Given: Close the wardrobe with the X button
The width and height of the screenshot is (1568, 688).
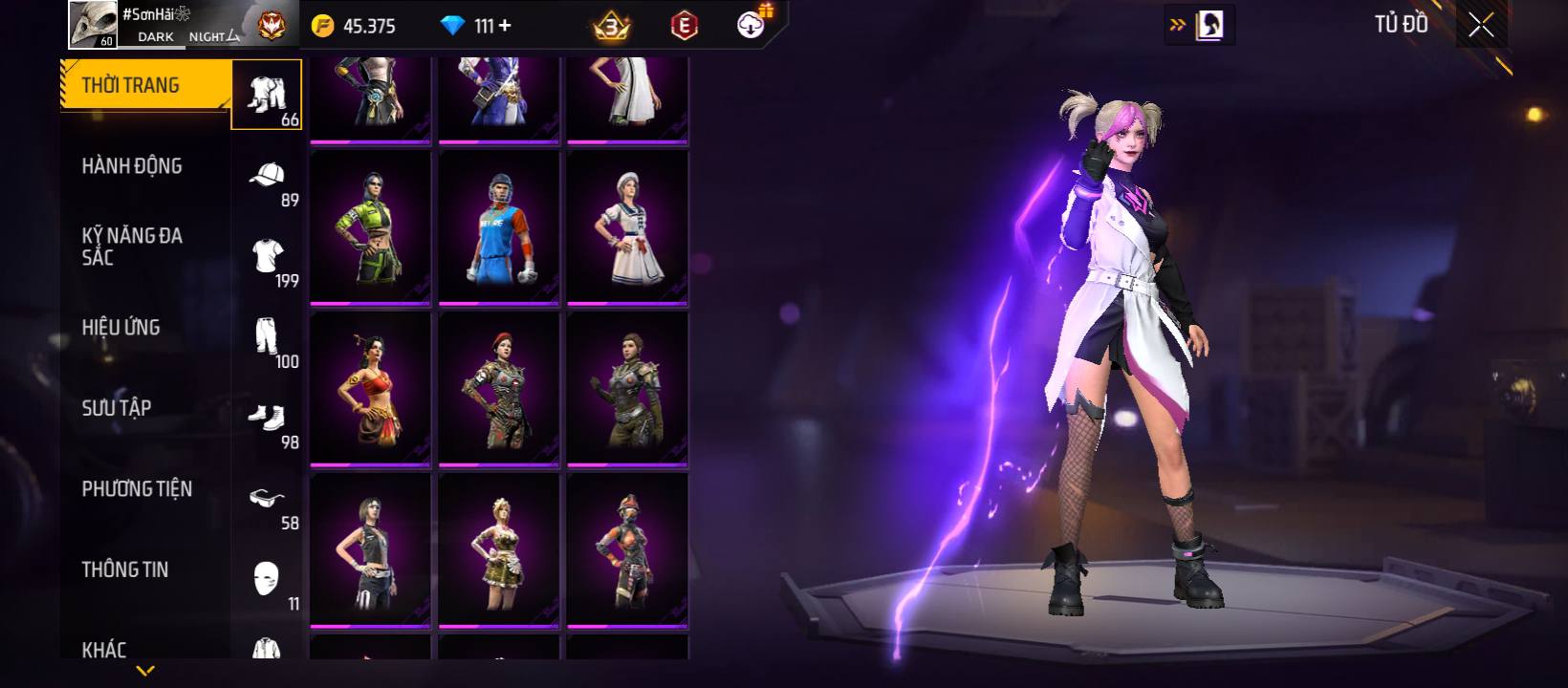Looking at the screenshot, I should (1481, 26).
